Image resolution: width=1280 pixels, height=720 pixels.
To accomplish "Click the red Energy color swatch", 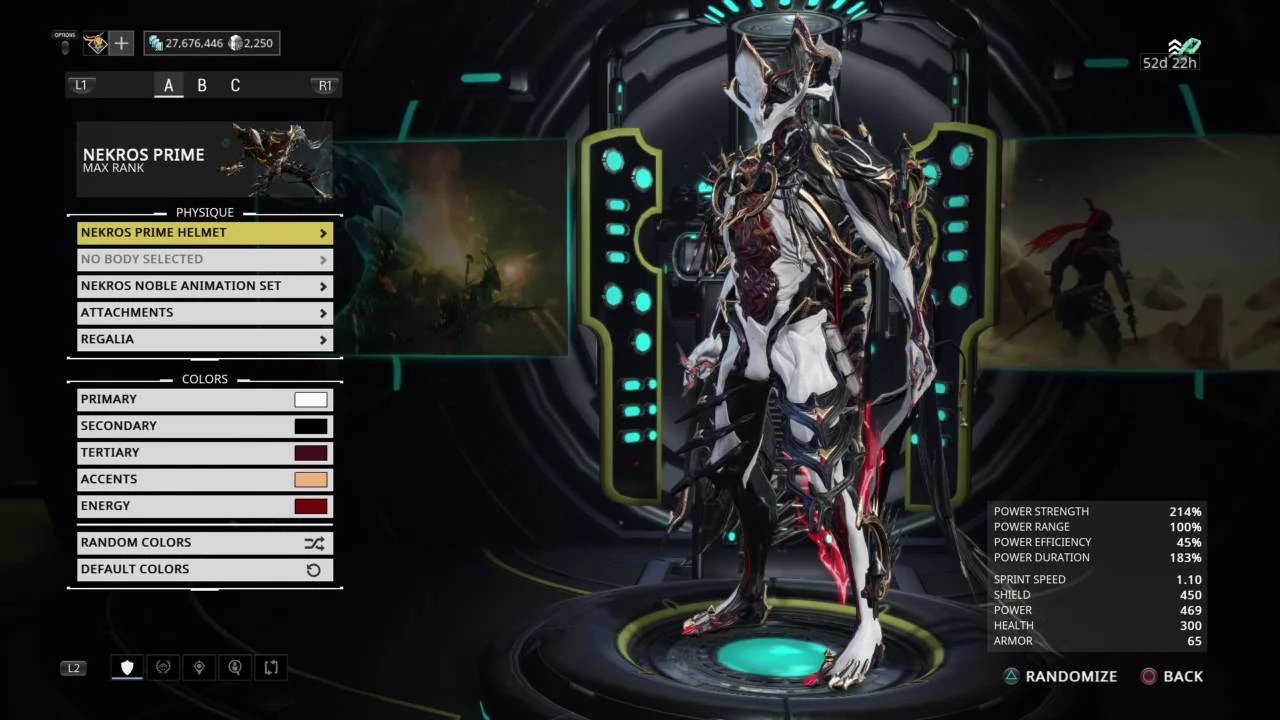I will coord(310,505).
